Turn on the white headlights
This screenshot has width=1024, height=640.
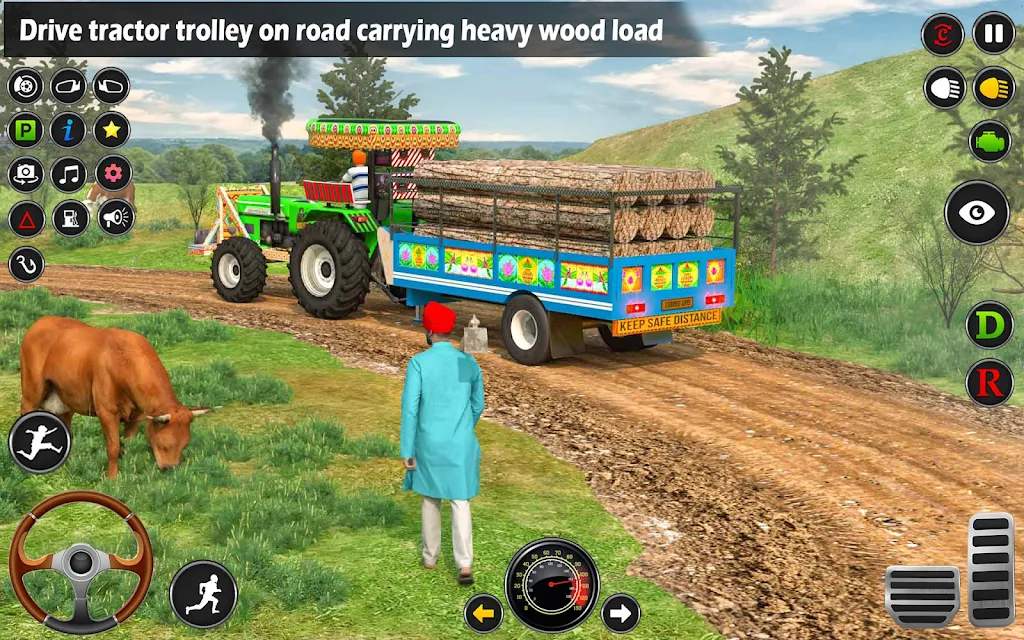click(944, 88)
